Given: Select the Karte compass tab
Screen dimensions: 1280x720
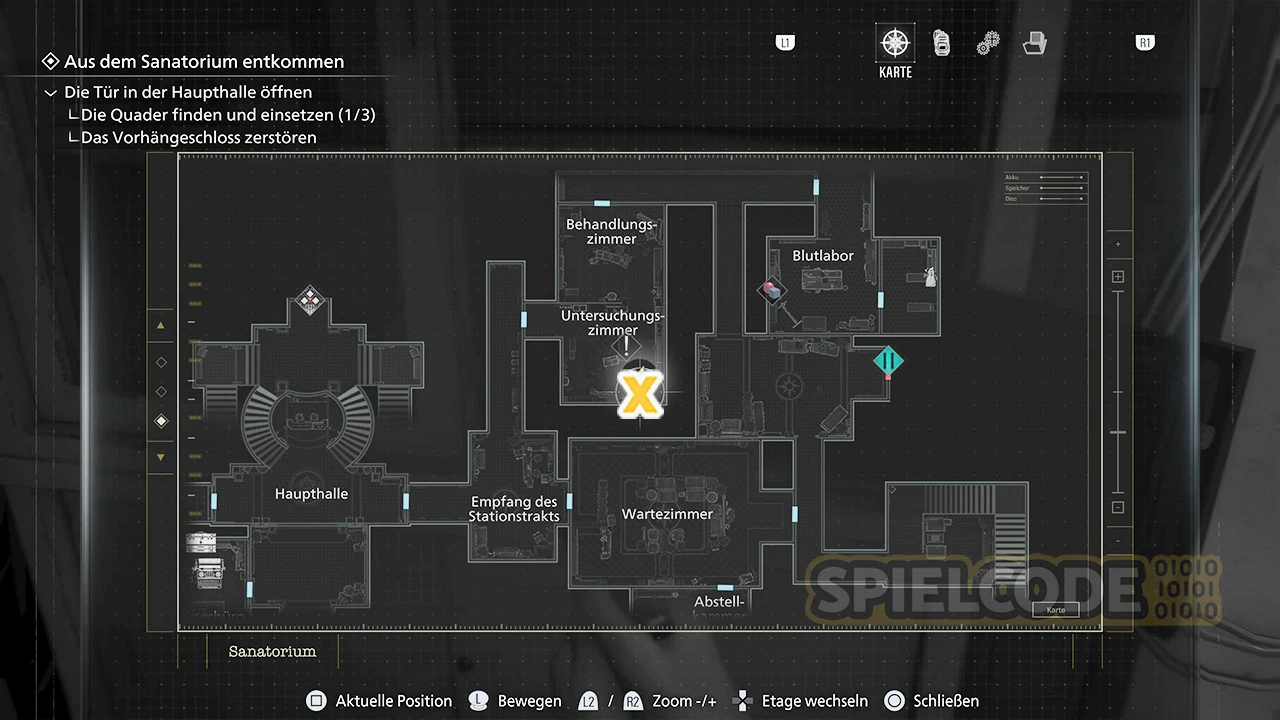Looking at the screenshot, I should coord(895,45).
